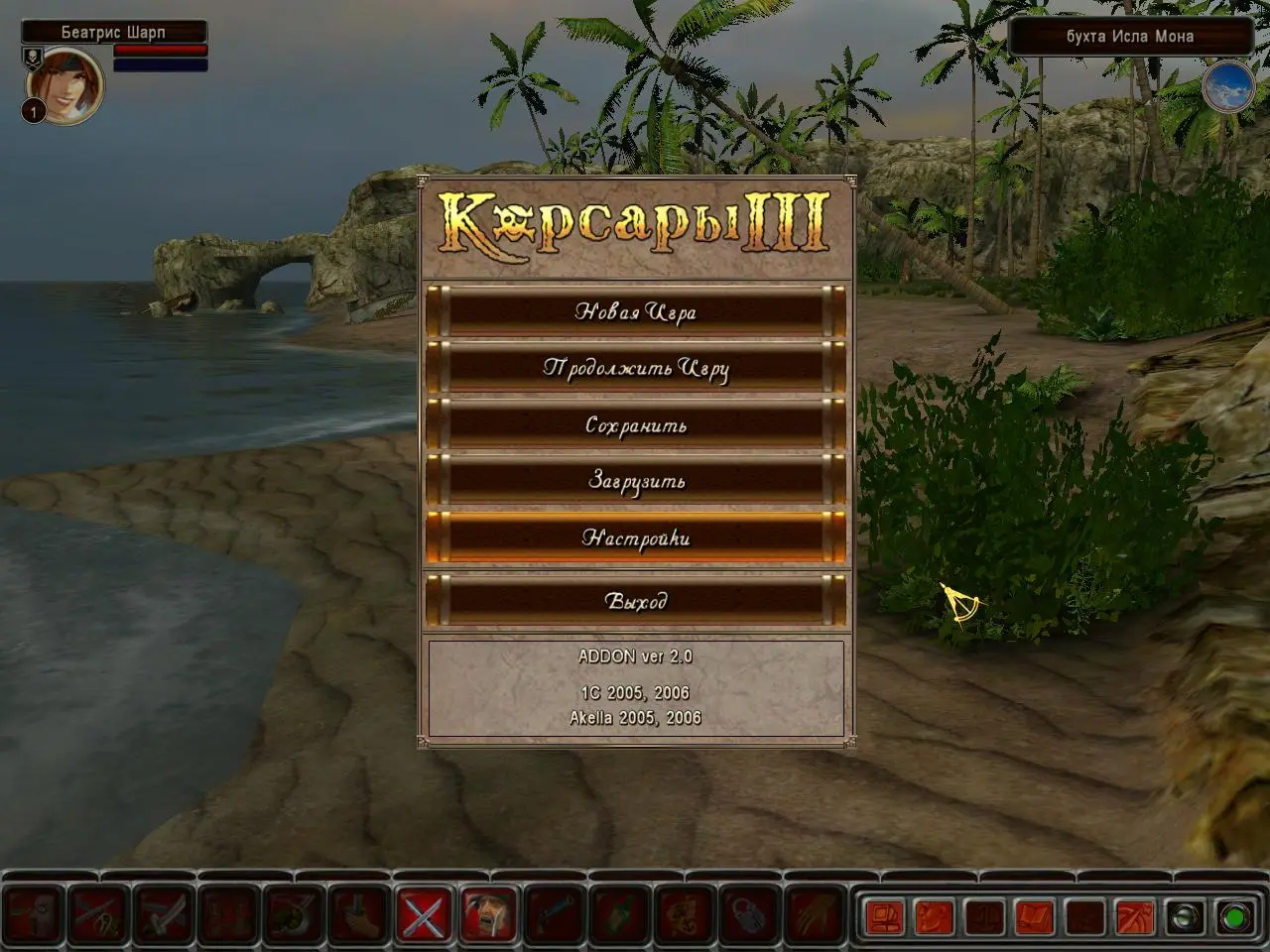Click the red profile face panel button
The image size is (1270, 952).
pos(934,916)
